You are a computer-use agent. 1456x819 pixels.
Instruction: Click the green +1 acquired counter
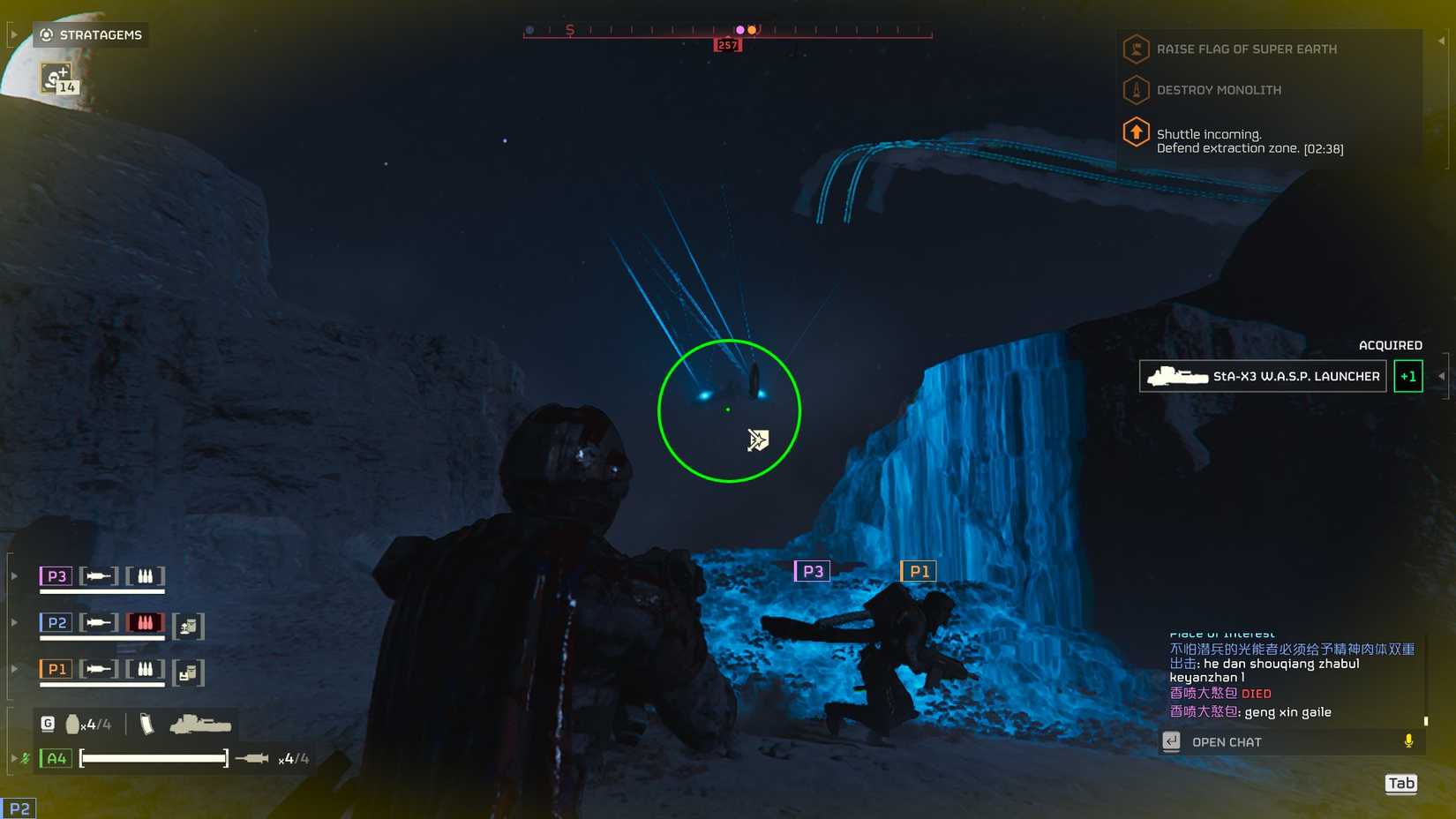[1407, 376]
